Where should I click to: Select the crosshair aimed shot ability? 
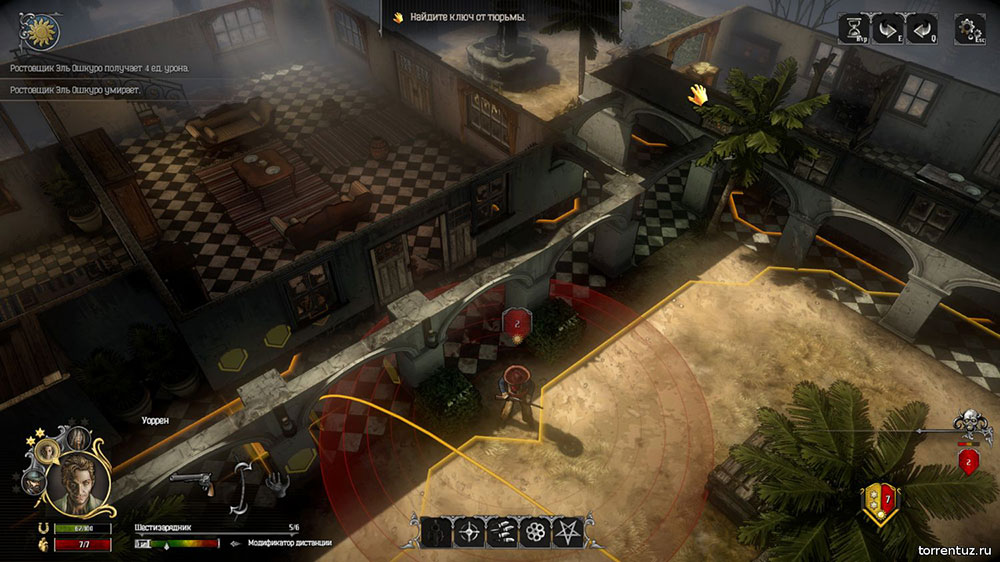[469, 532]
